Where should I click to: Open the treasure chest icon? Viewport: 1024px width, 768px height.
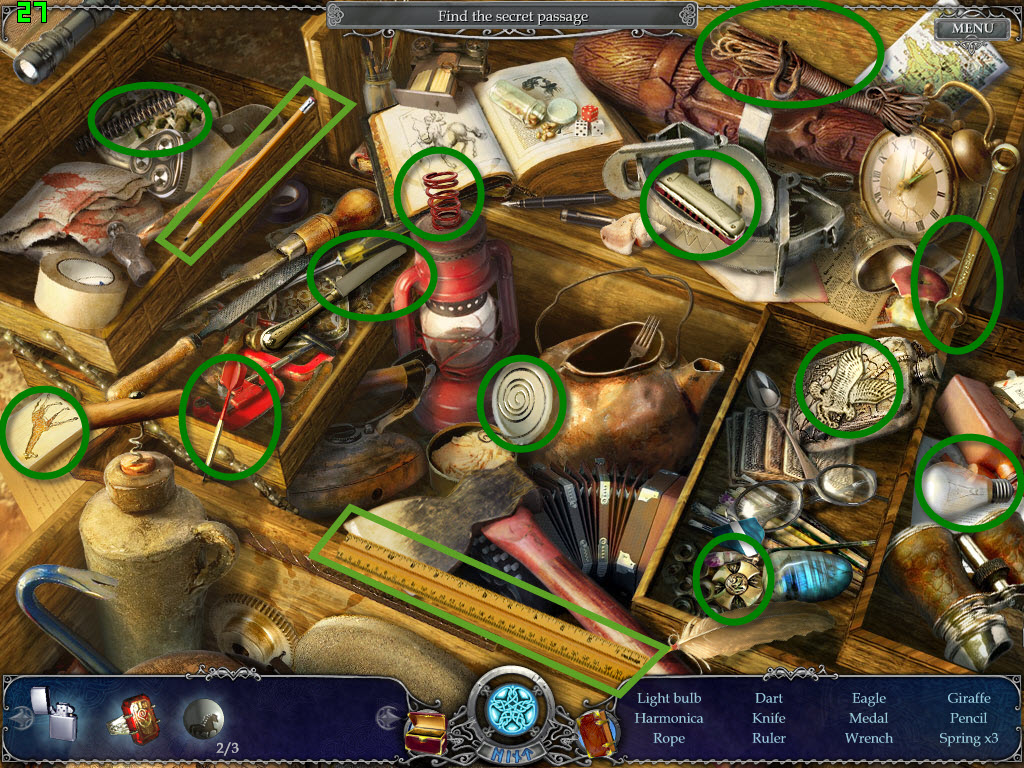click(425, 733)
